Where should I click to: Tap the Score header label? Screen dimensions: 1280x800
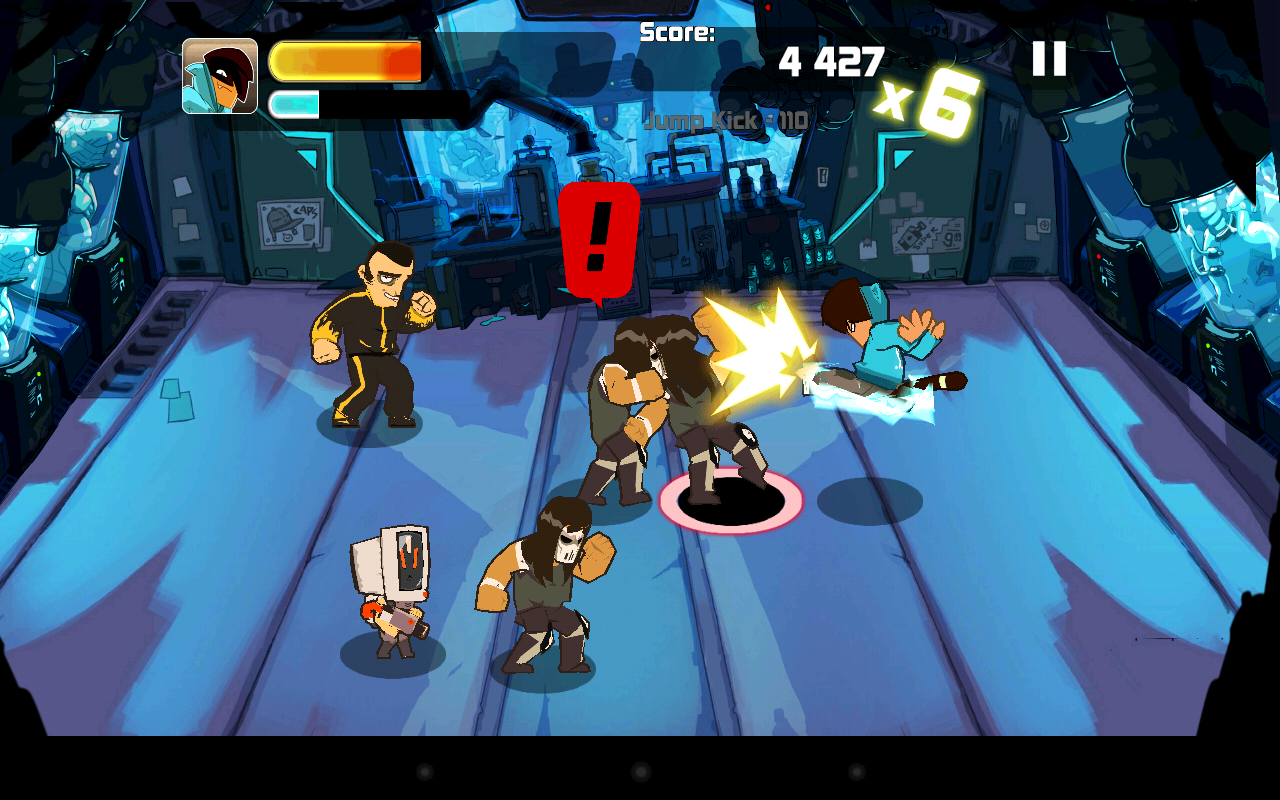click(x=676, y=33)
